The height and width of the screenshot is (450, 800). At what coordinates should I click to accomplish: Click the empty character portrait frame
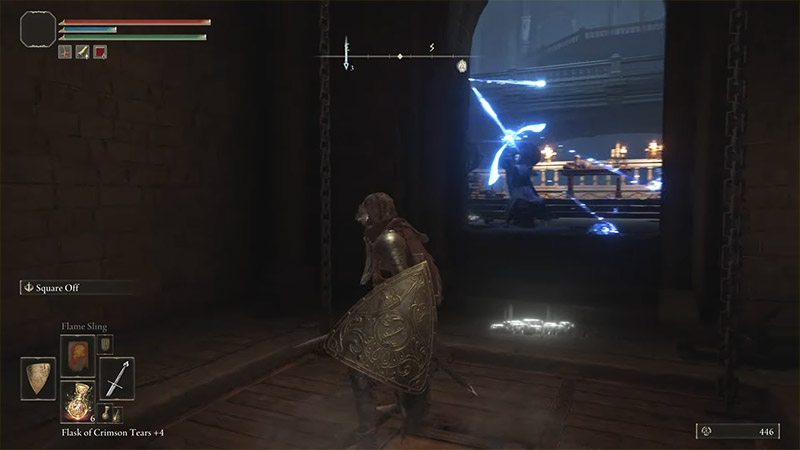37,28
